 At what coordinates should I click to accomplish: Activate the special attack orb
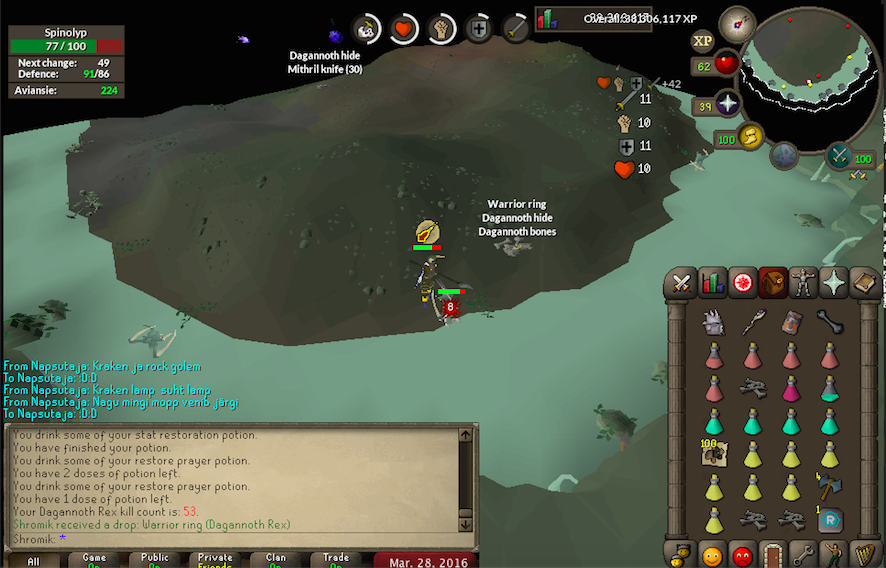[839, 155]
